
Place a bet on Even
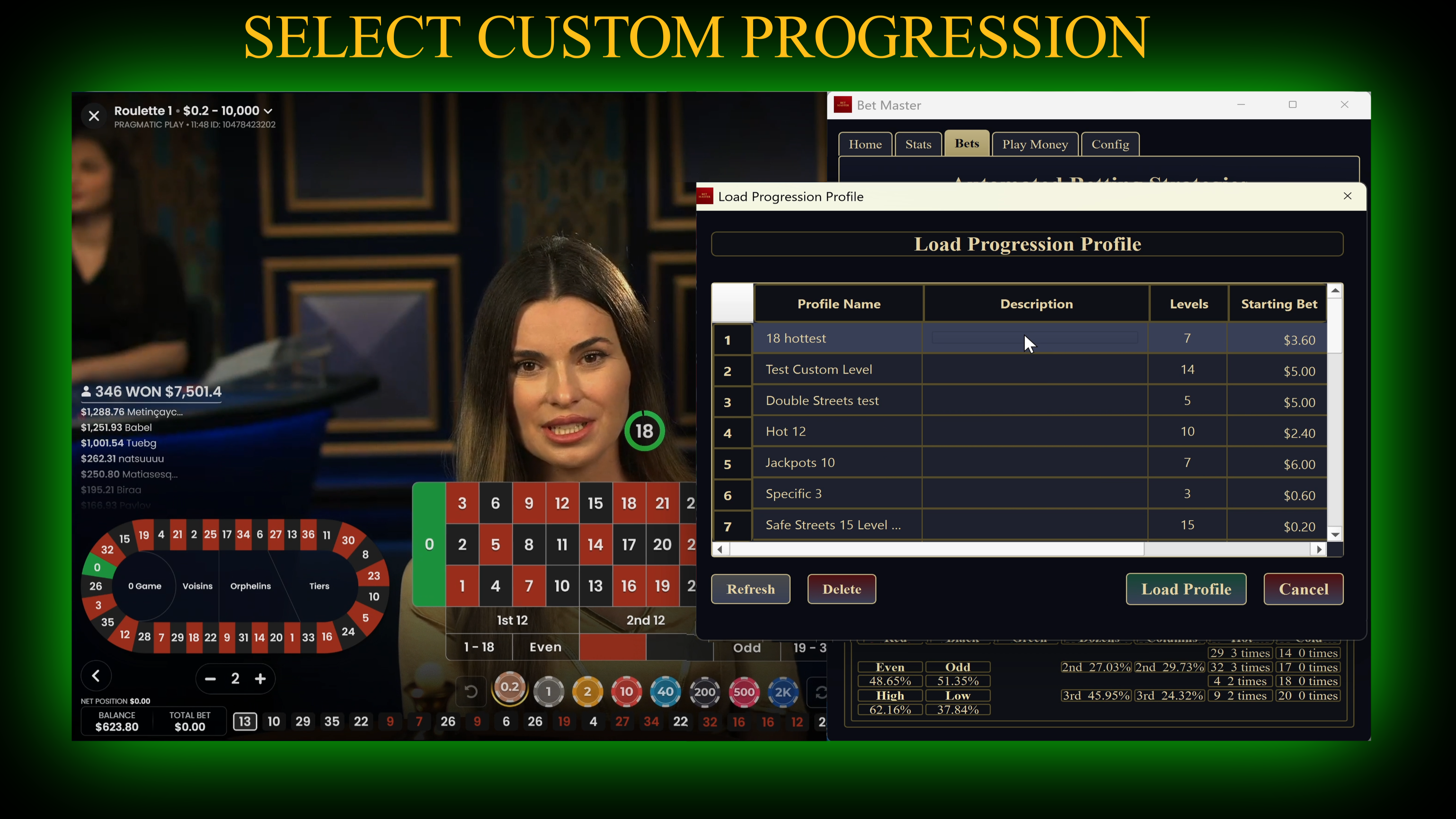(545, 647)
